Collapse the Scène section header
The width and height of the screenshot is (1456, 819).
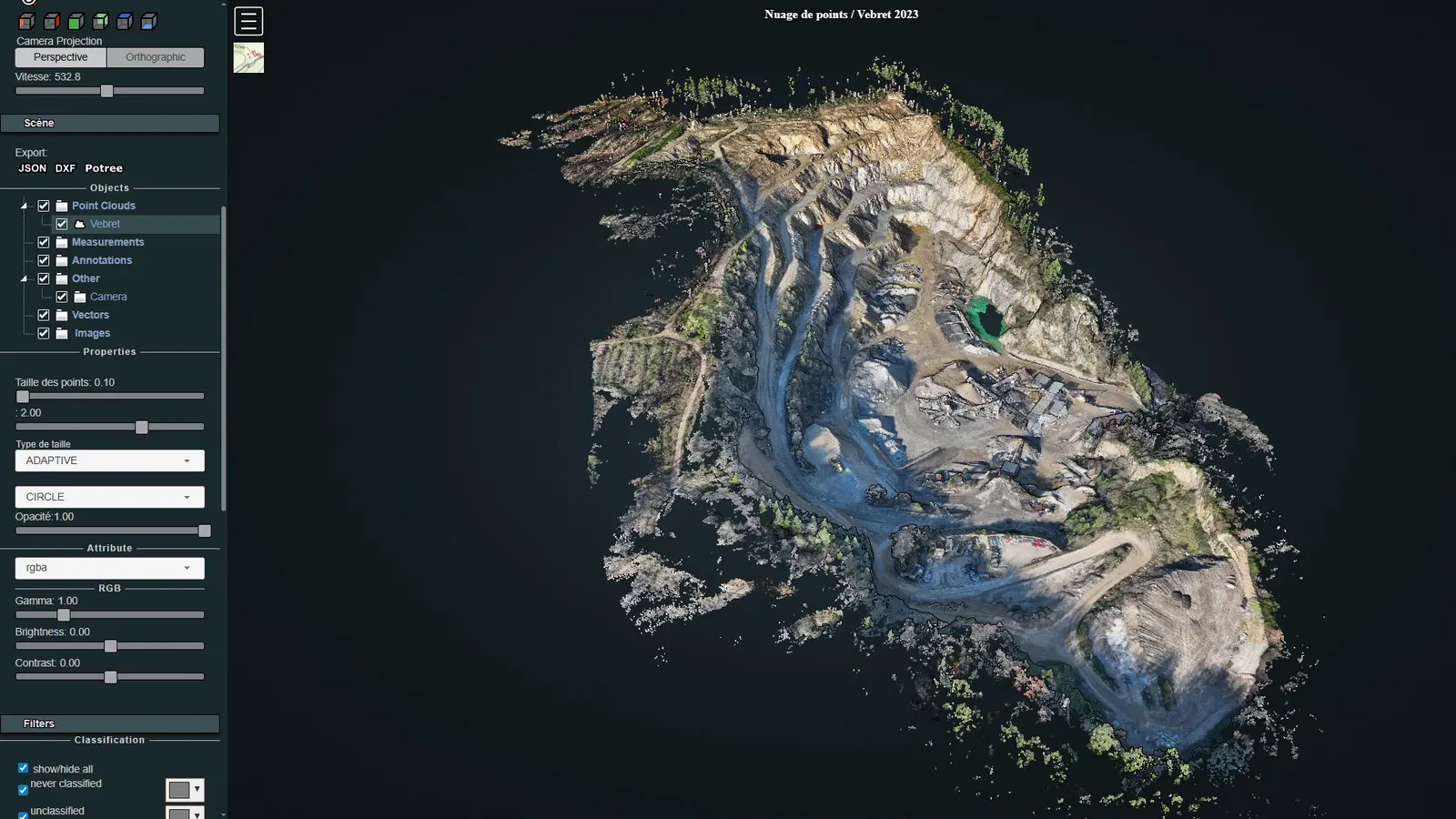tap(109, 123)
